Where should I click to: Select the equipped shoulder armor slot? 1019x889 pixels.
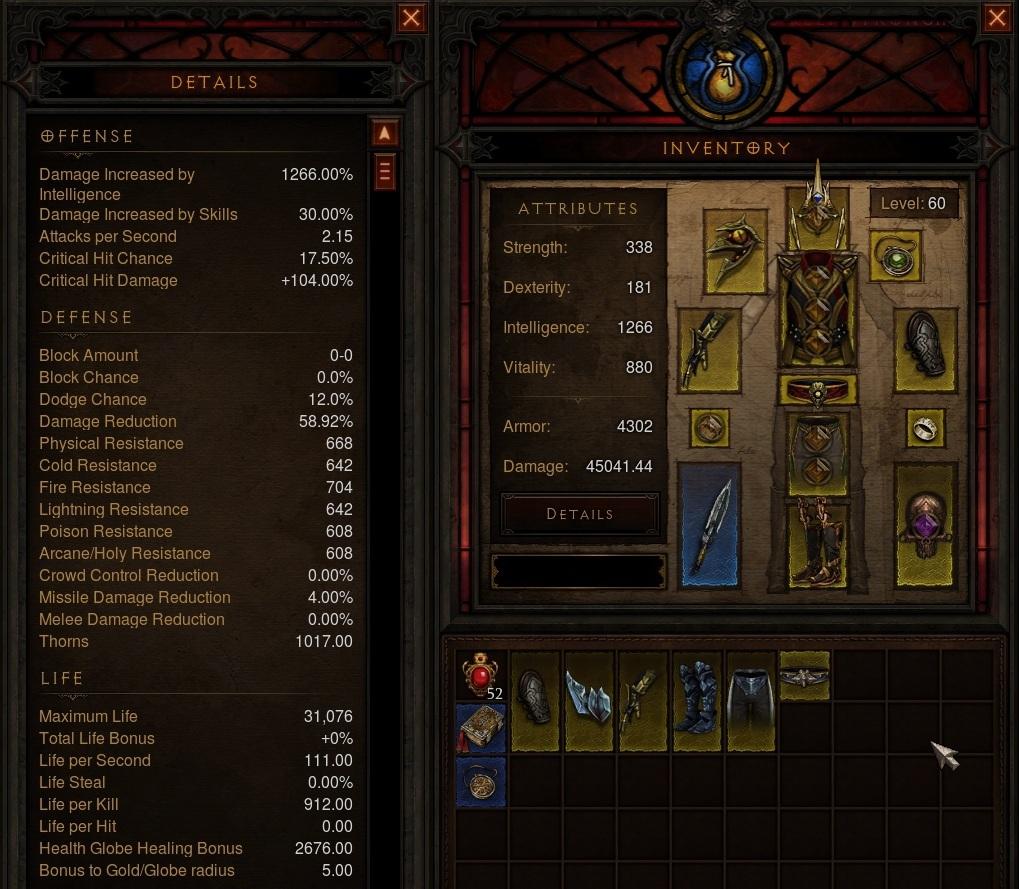coord(733,250)
